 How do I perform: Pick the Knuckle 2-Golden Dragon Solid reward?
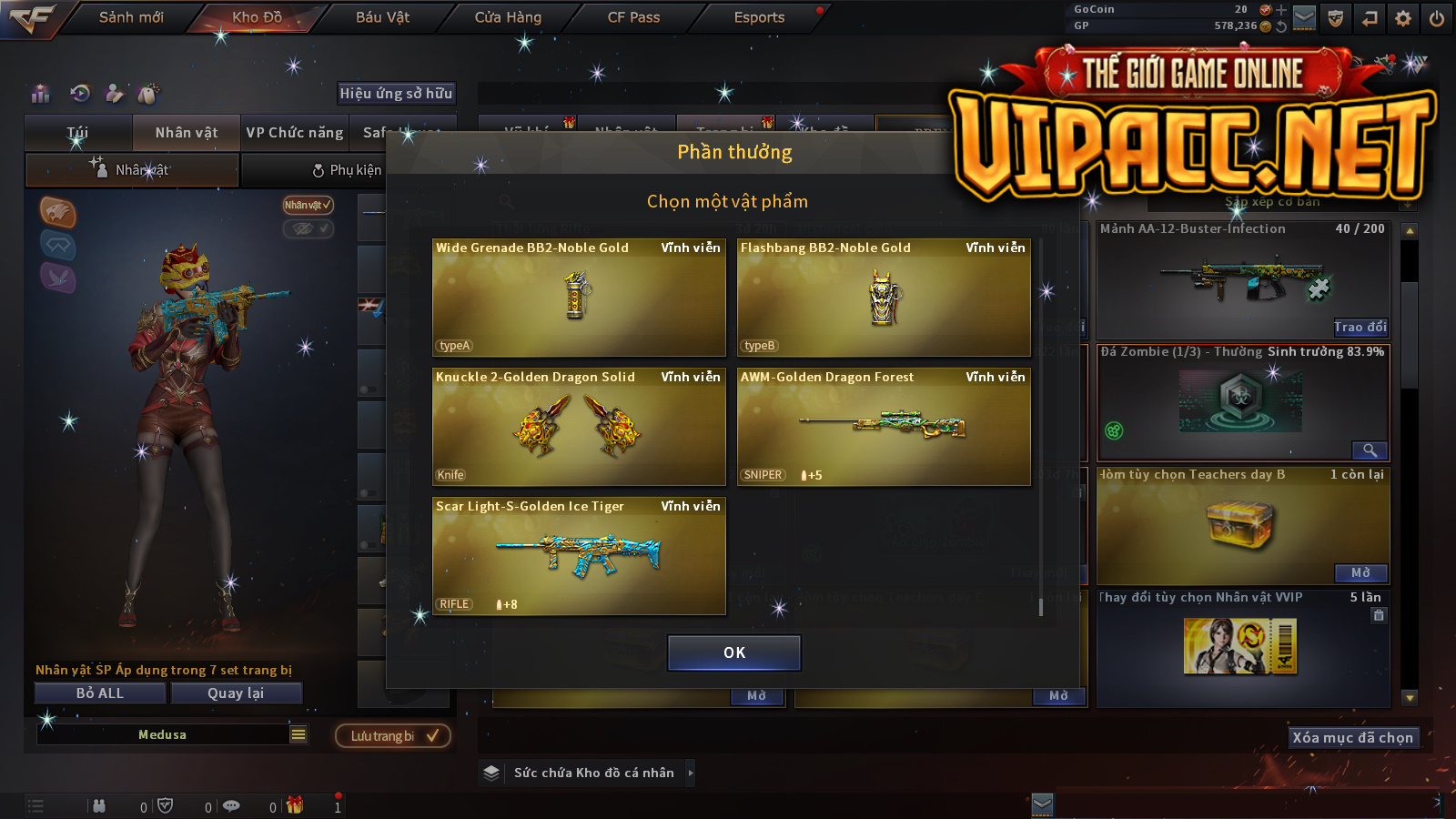click(578, 427)
